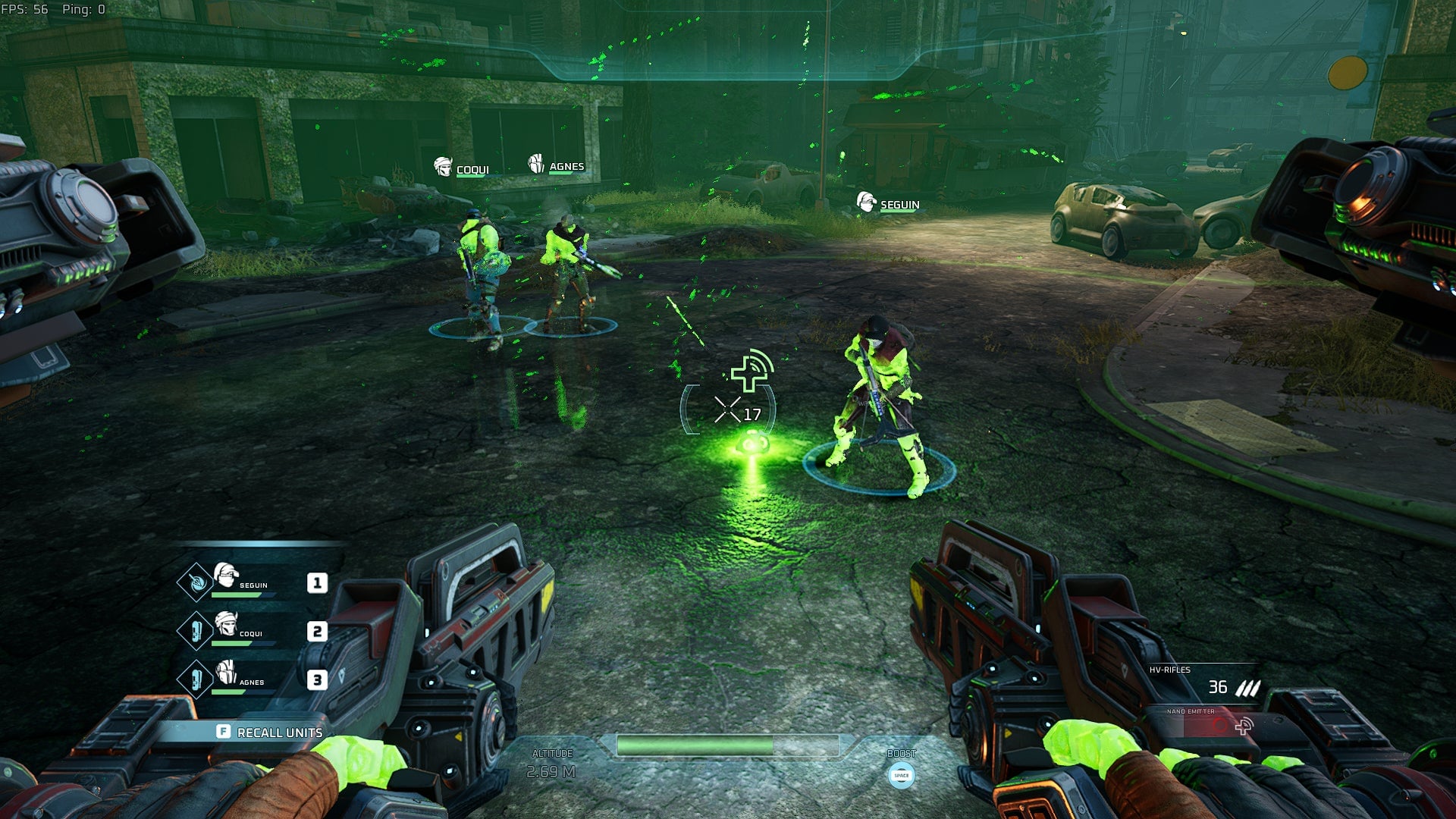The width and height of the screenshot is (1456, 819).
Task: Click the SEGUIN nameplate label
Action: [x=899, y=203]
